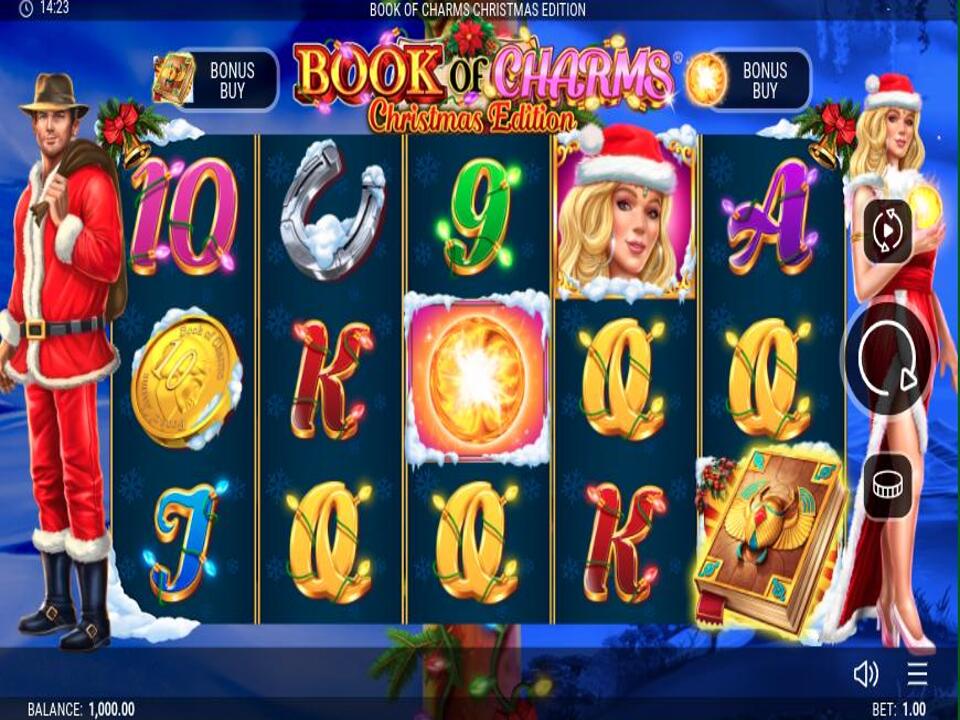Image resolution: width=960 pixels, height=720 pixels.
Task: Click the fire orb Bonus Buy button
Action: coord(747,80)
